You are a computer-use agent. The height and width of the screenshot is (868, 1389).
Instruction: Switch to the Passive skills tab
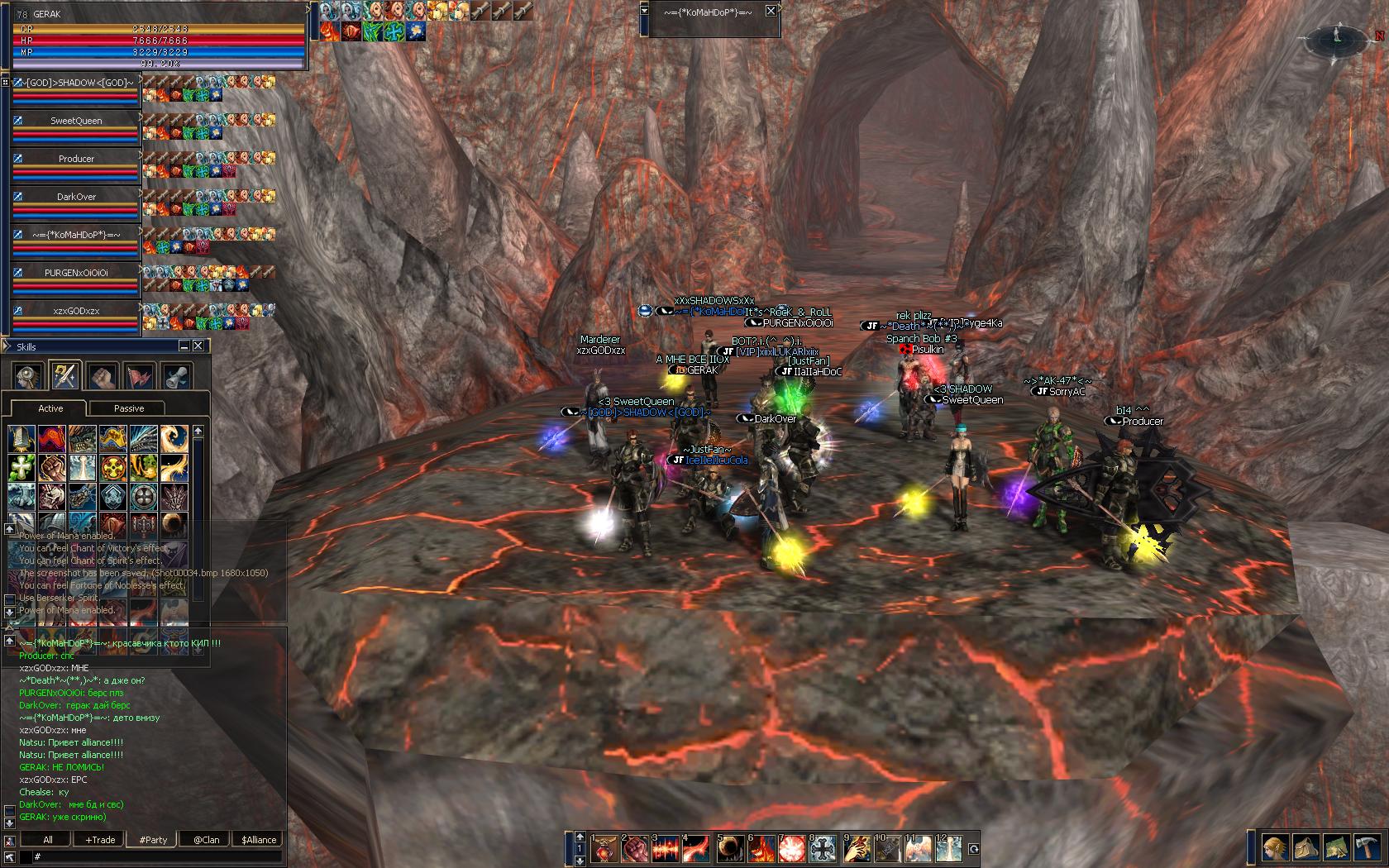pyautogui.click(x=128, y=408)
